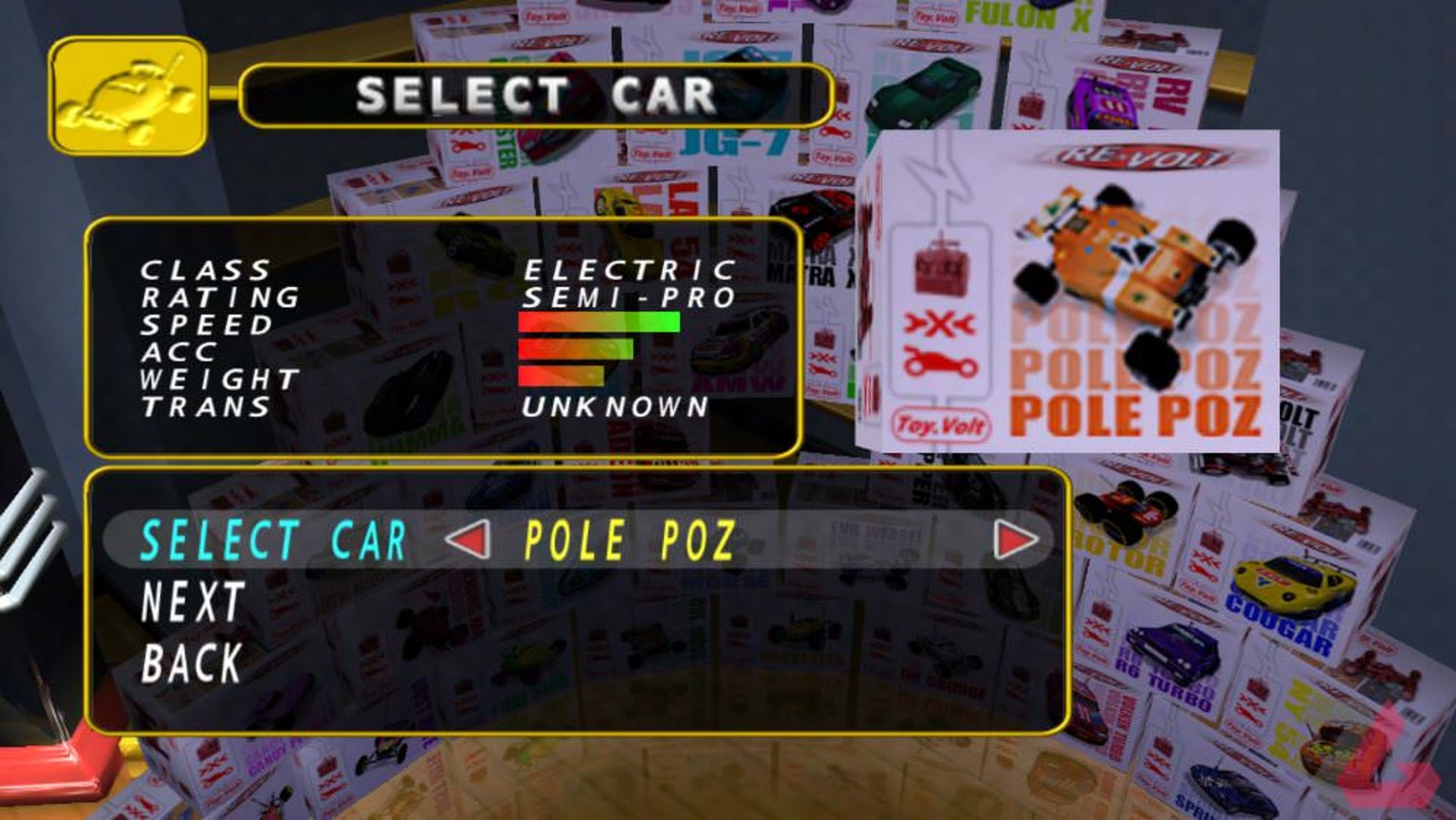The width and height of the screenshot is (1456, 820).
Task: Select the ELECTRIC class label
Action: [x=629, y=269]
